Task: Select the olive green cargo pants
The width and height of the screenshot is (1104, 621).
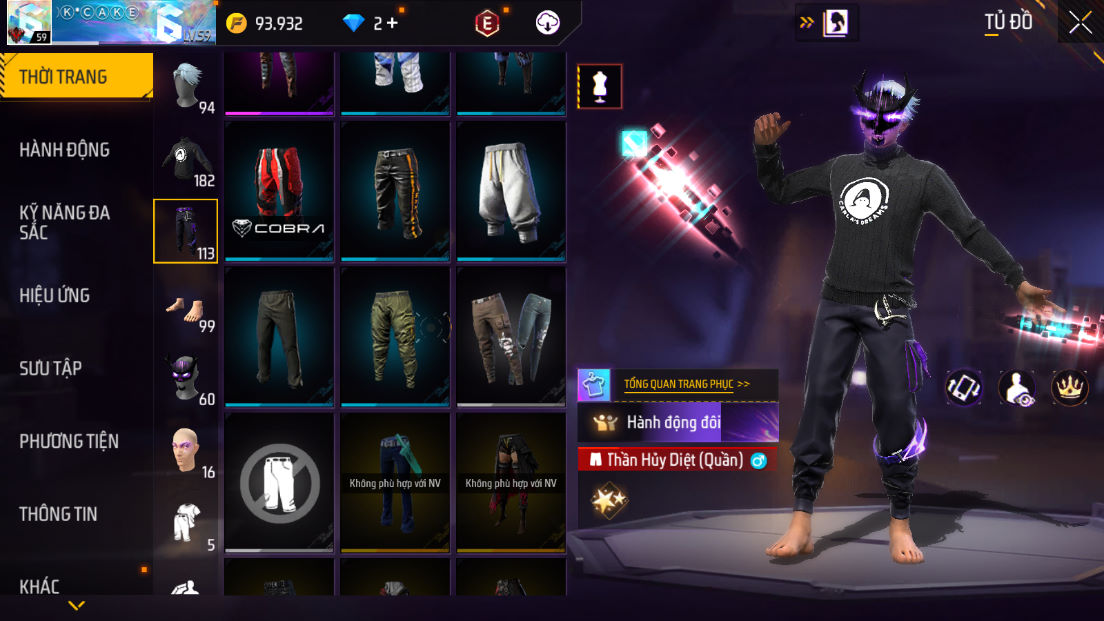Action: (395, 335)
